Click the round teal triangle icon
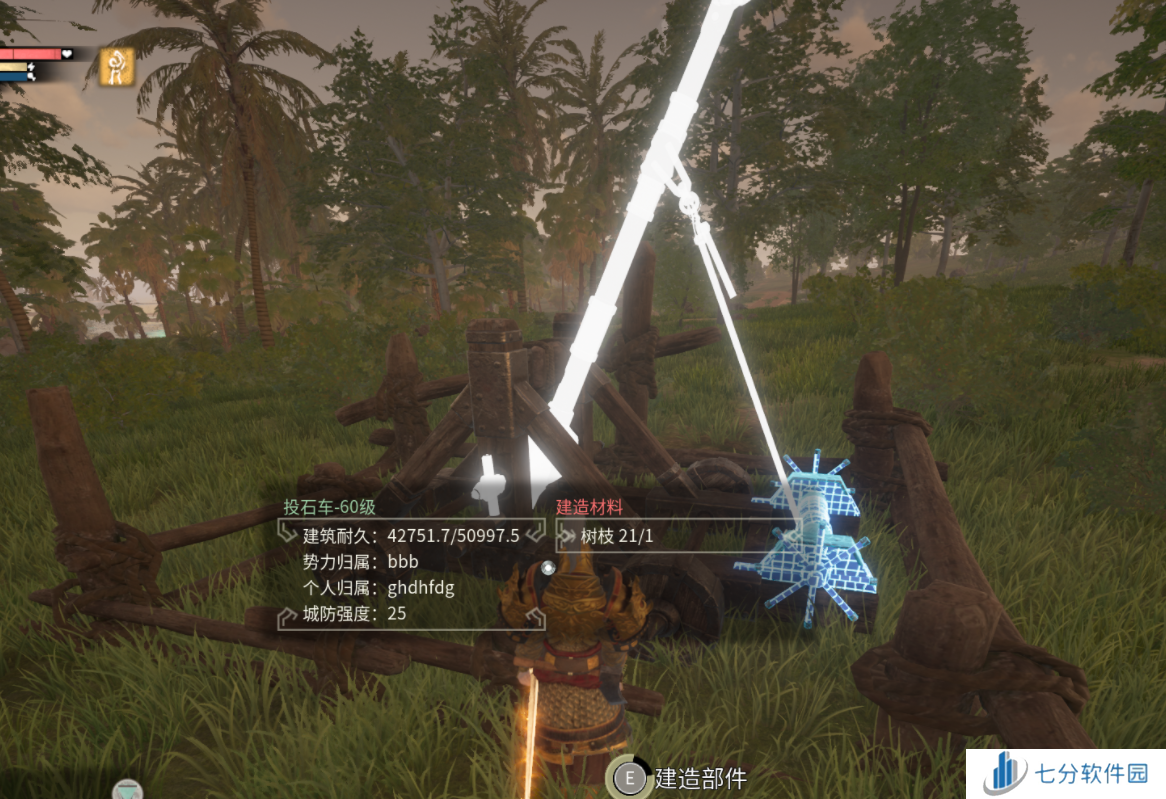This screenshot has width=1166, height=799. 127,791
